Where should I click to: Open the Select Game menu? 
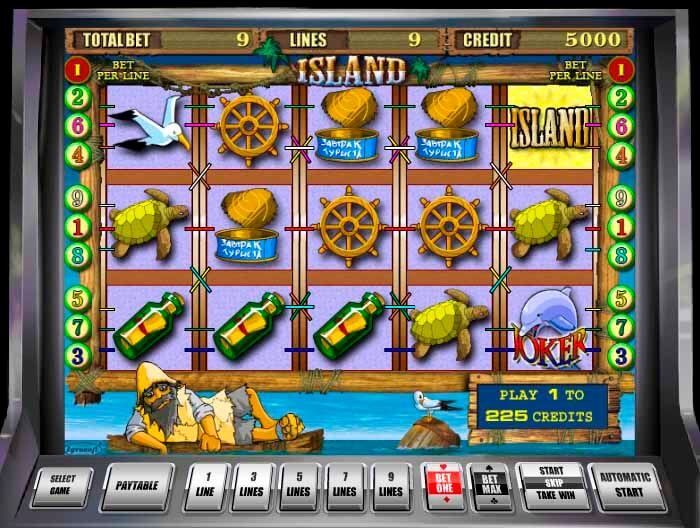pos(63,486)
